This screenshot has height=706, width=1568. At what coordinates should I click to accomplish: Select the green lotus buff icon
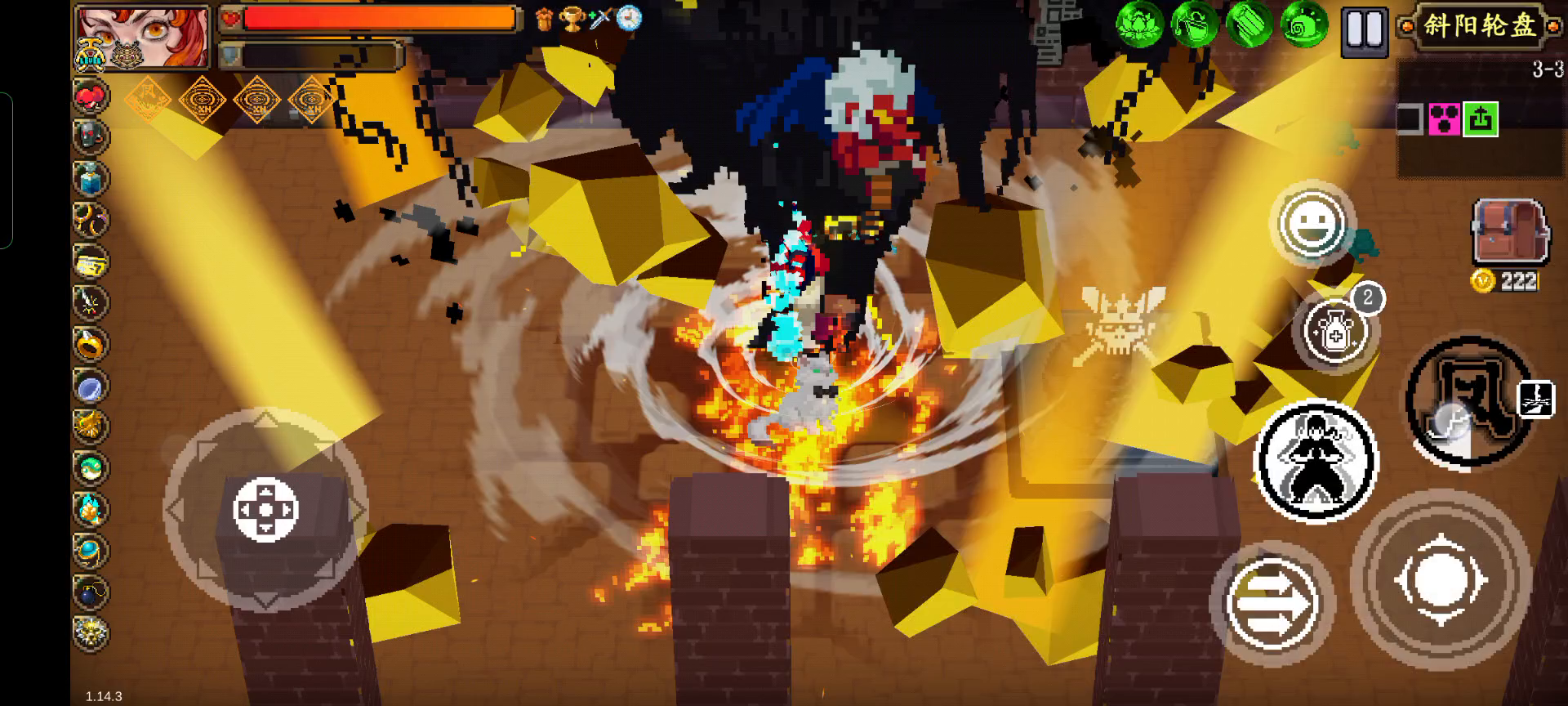1138,25
